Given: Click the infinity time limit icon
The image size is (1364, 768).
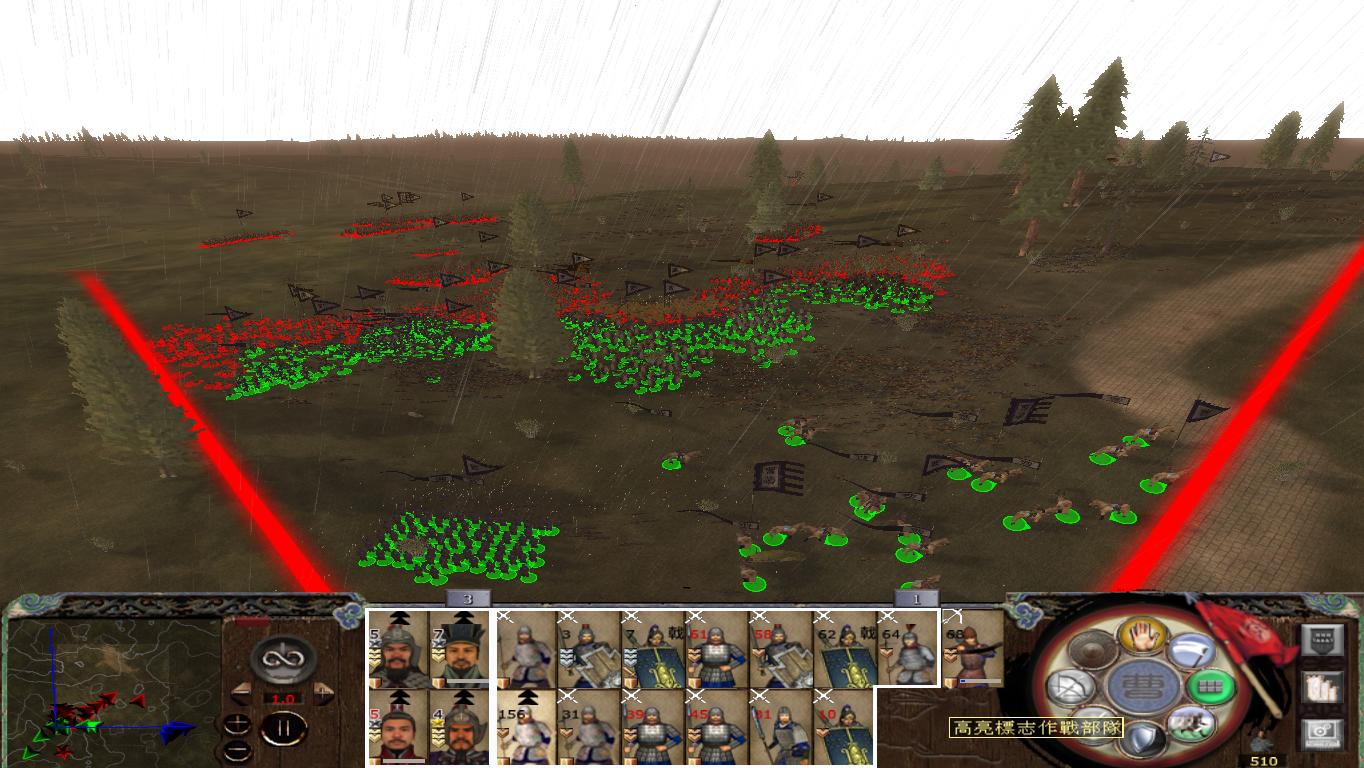Looking at the screenshot, I should click(281, 659).
